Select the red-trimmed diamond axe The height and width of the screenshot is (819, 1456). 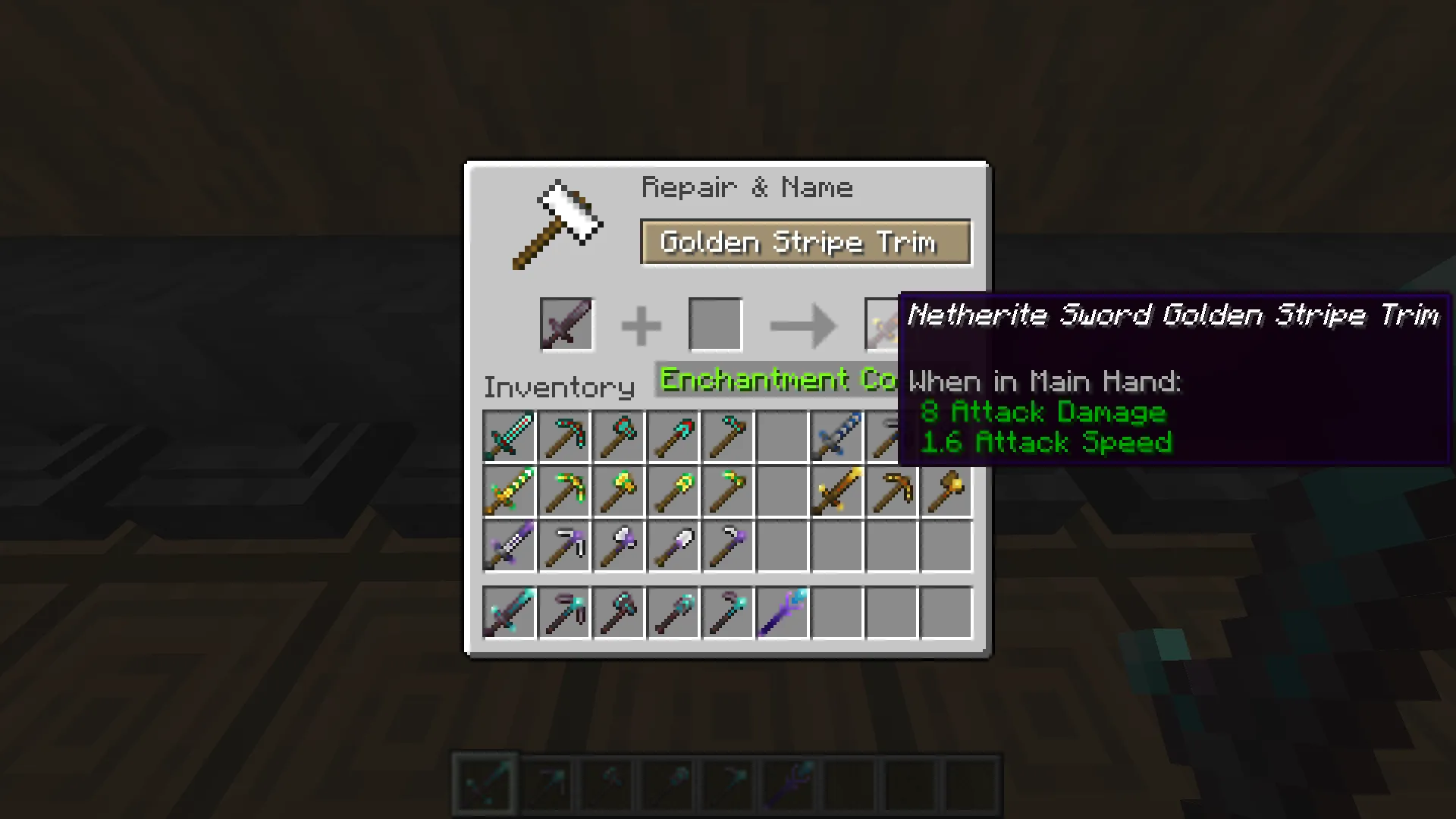pyautogui.click(x=619, y=436)
